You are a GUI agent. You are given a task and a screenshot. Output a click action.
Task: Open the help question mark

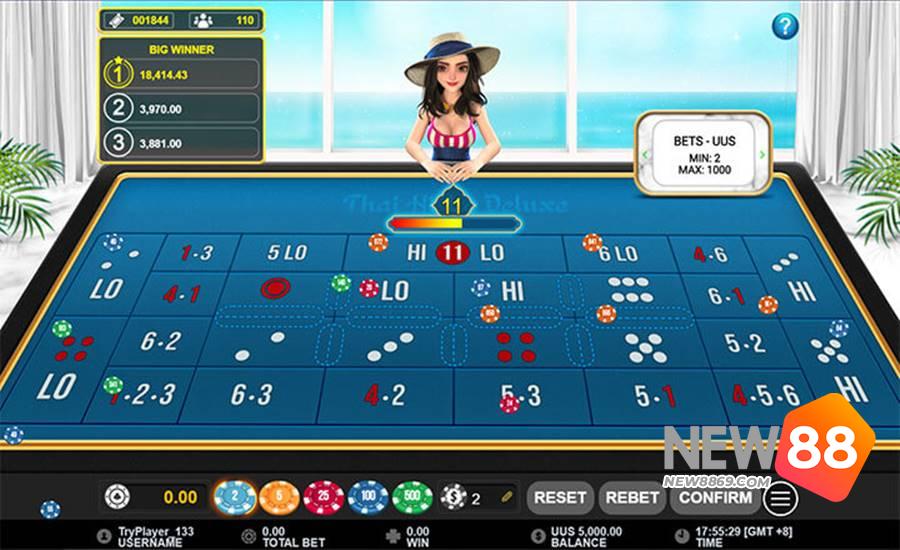(x=787, y=25)
